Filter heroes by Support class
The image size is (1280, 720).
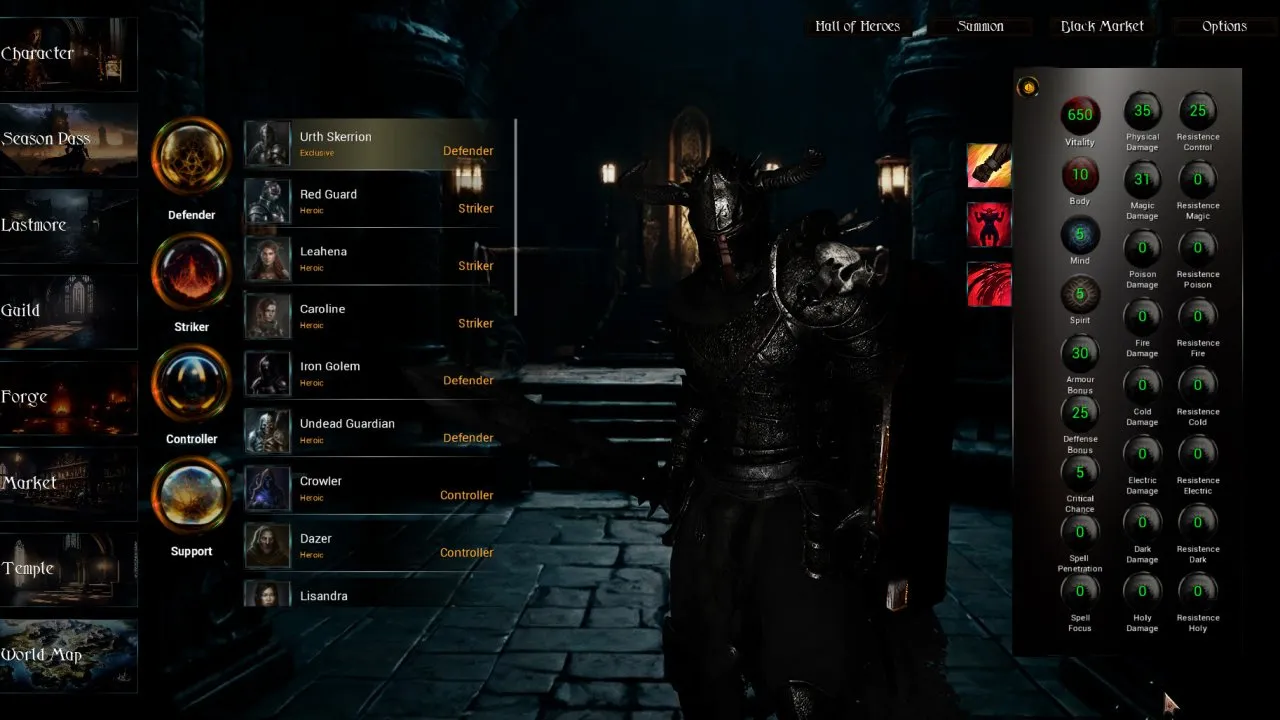(x=191, y=496)
